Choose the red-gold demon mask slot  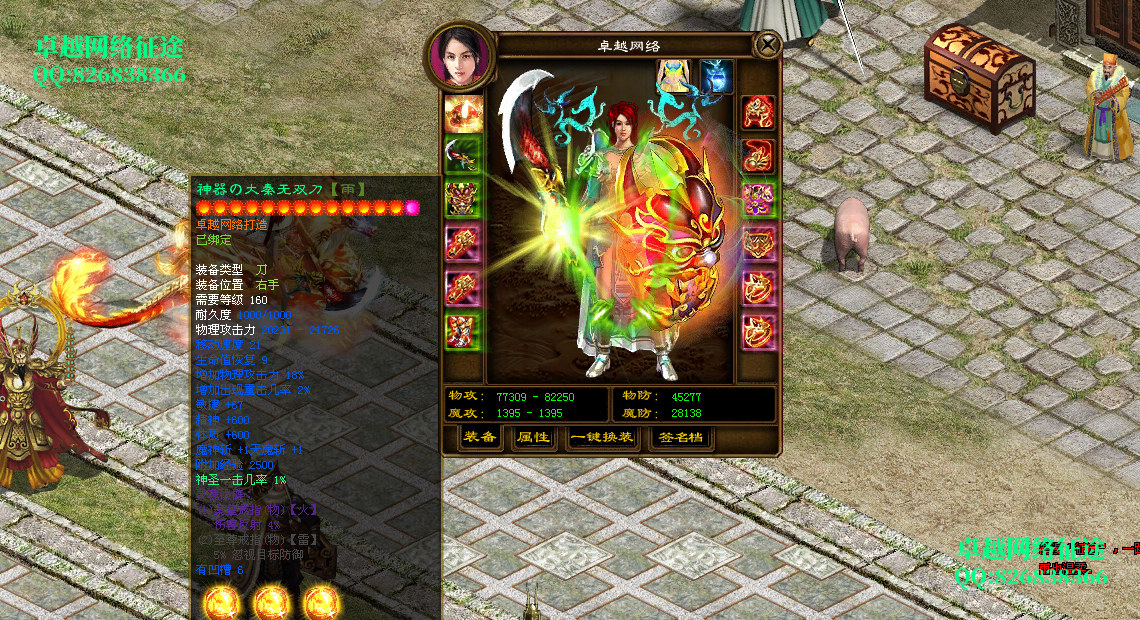pos(463,197)
